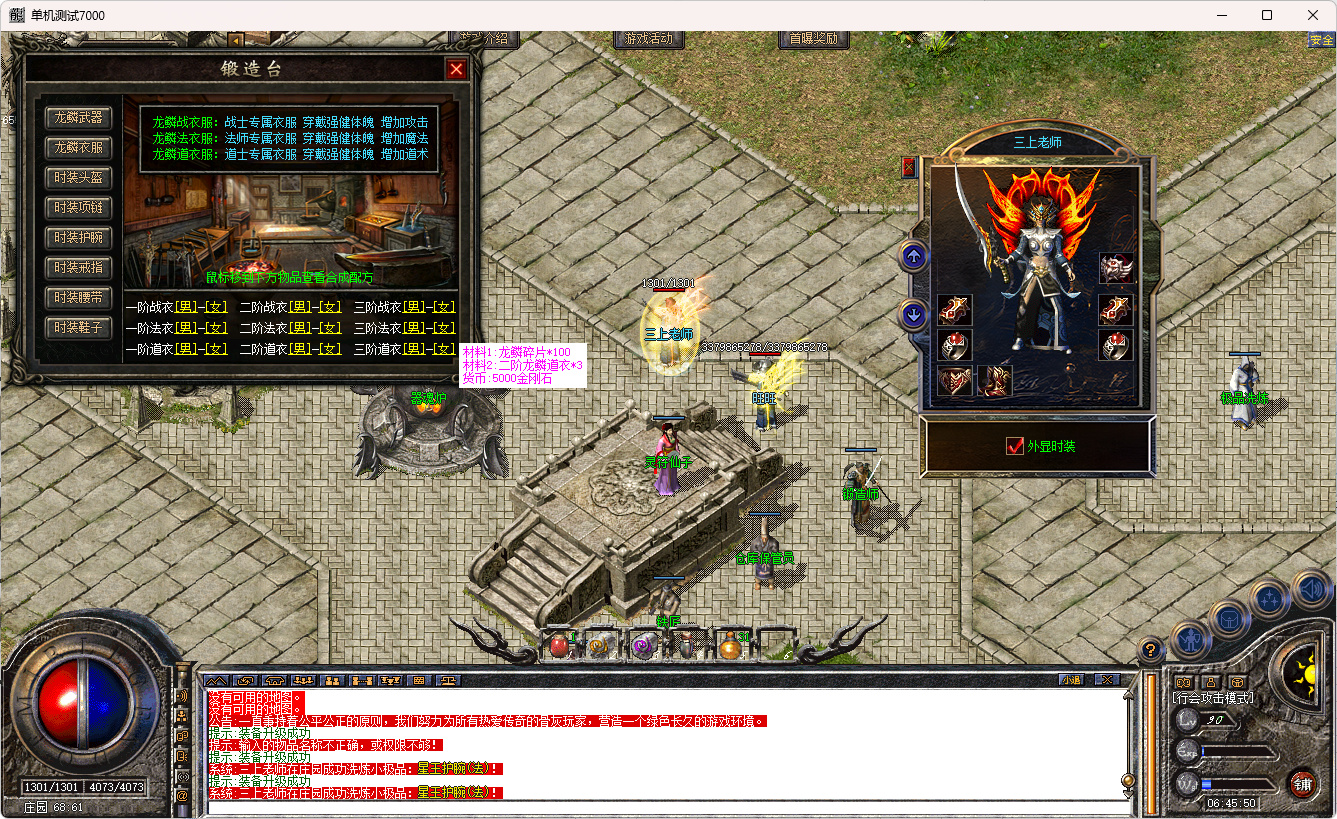Image resolution: width=1337 pixels, height=819 pixels.
Task: Switch to the 时装护腕 category
Action: pos(78,238)
